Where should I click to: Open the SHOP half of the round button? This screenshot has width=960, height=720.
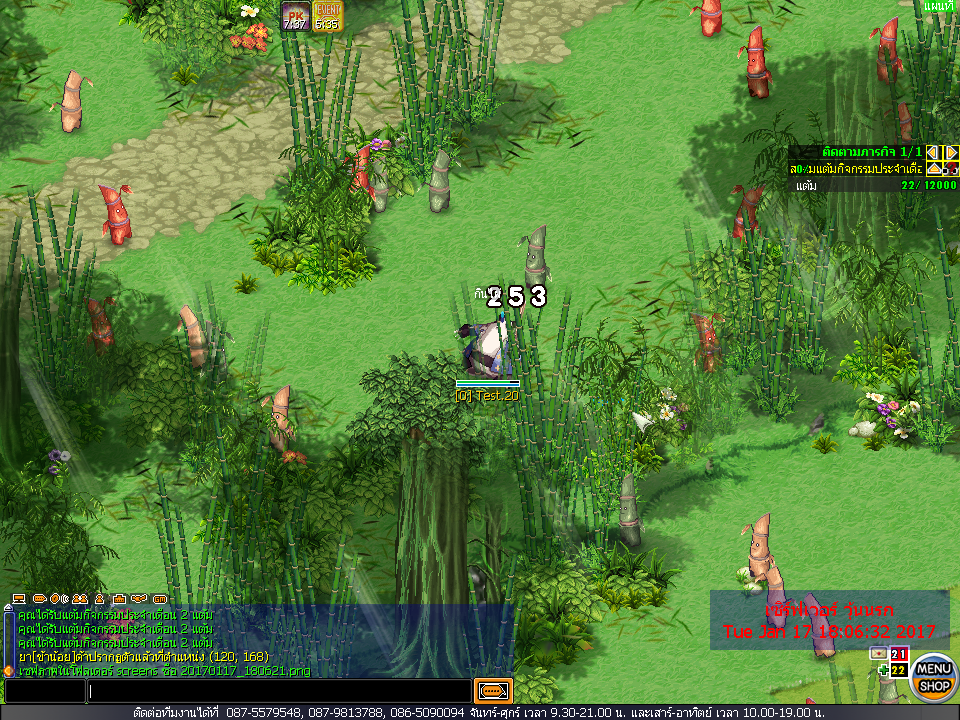tap(934, 687)
